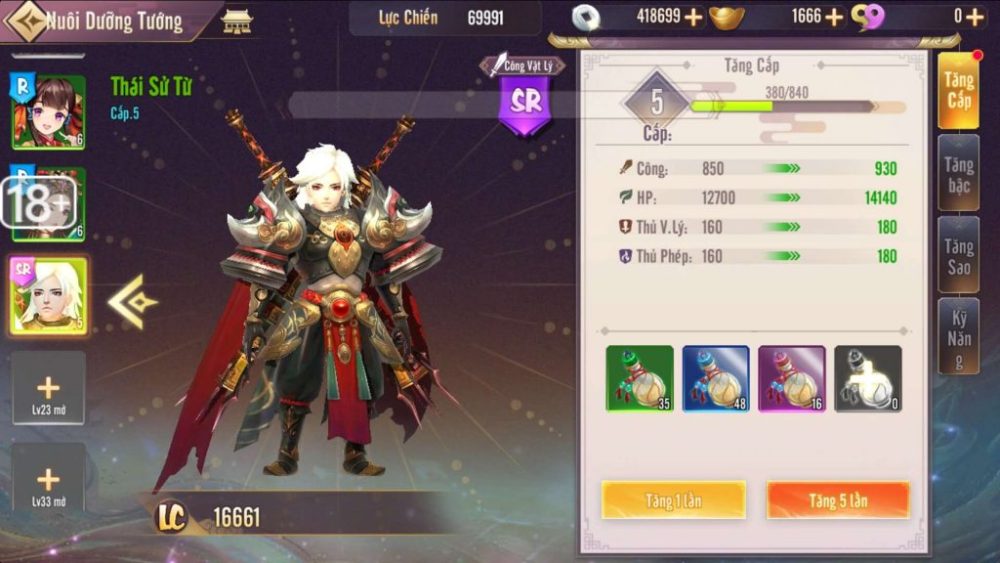Select the green EXP potion
The height and width of the screenshot is (563, 1000).
point(640,378)
